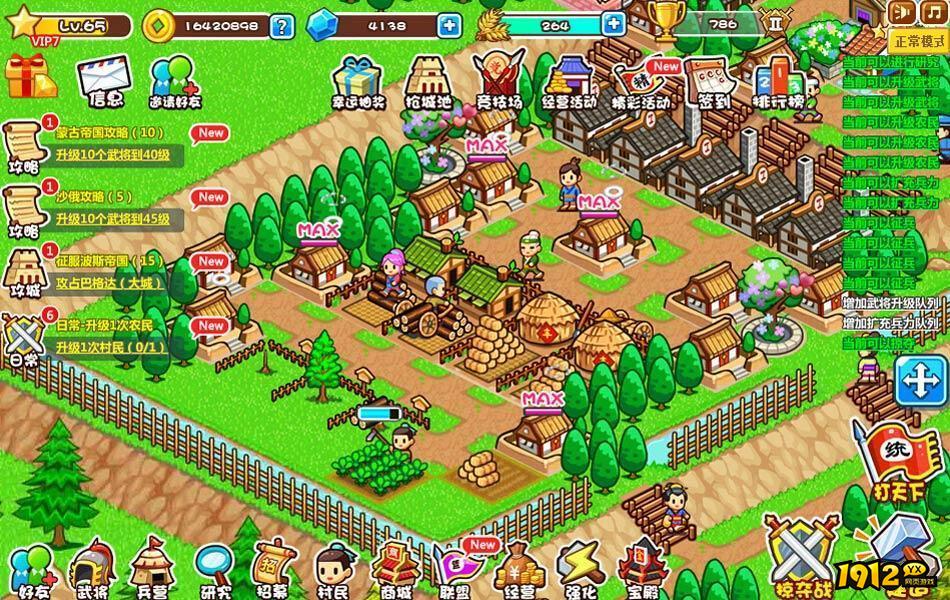Viewport: 950px width, 600px height.
Task: Open the 日常 daily quest icon with crossed swords
Action: (24, 337)
